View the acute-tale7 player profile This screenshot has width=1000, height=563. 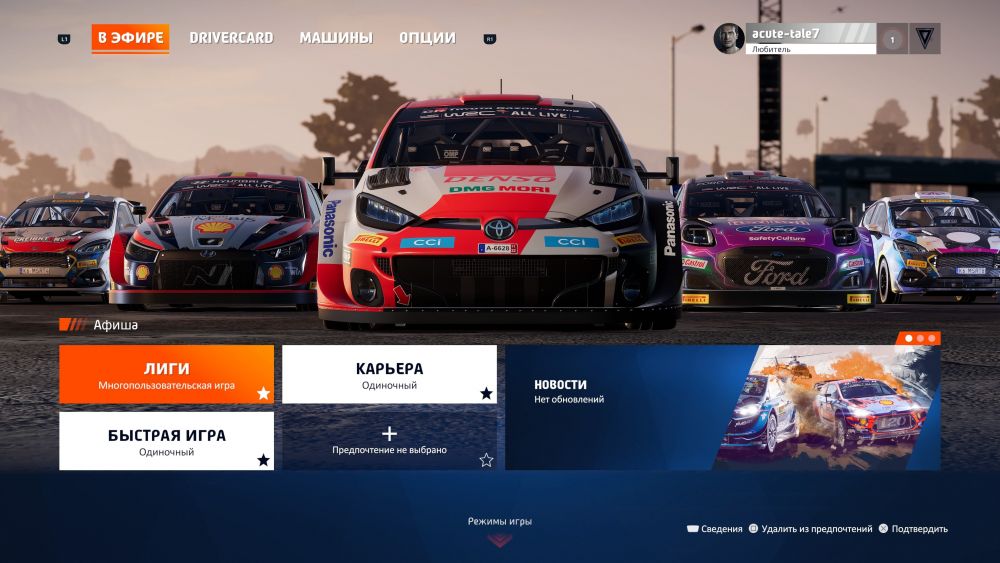pos(795,38)
